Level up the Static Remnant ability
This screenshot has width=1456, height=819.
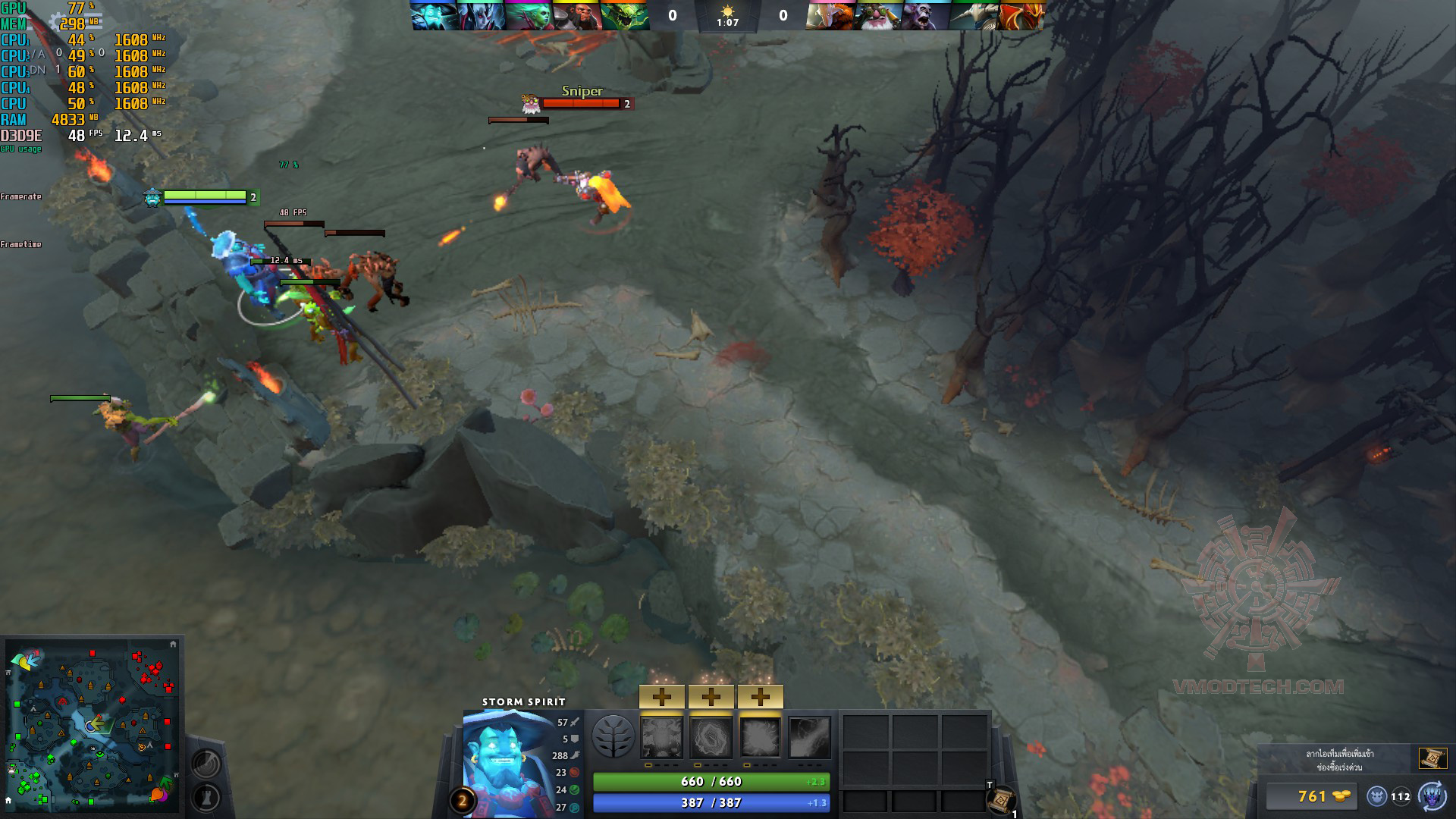662,696
